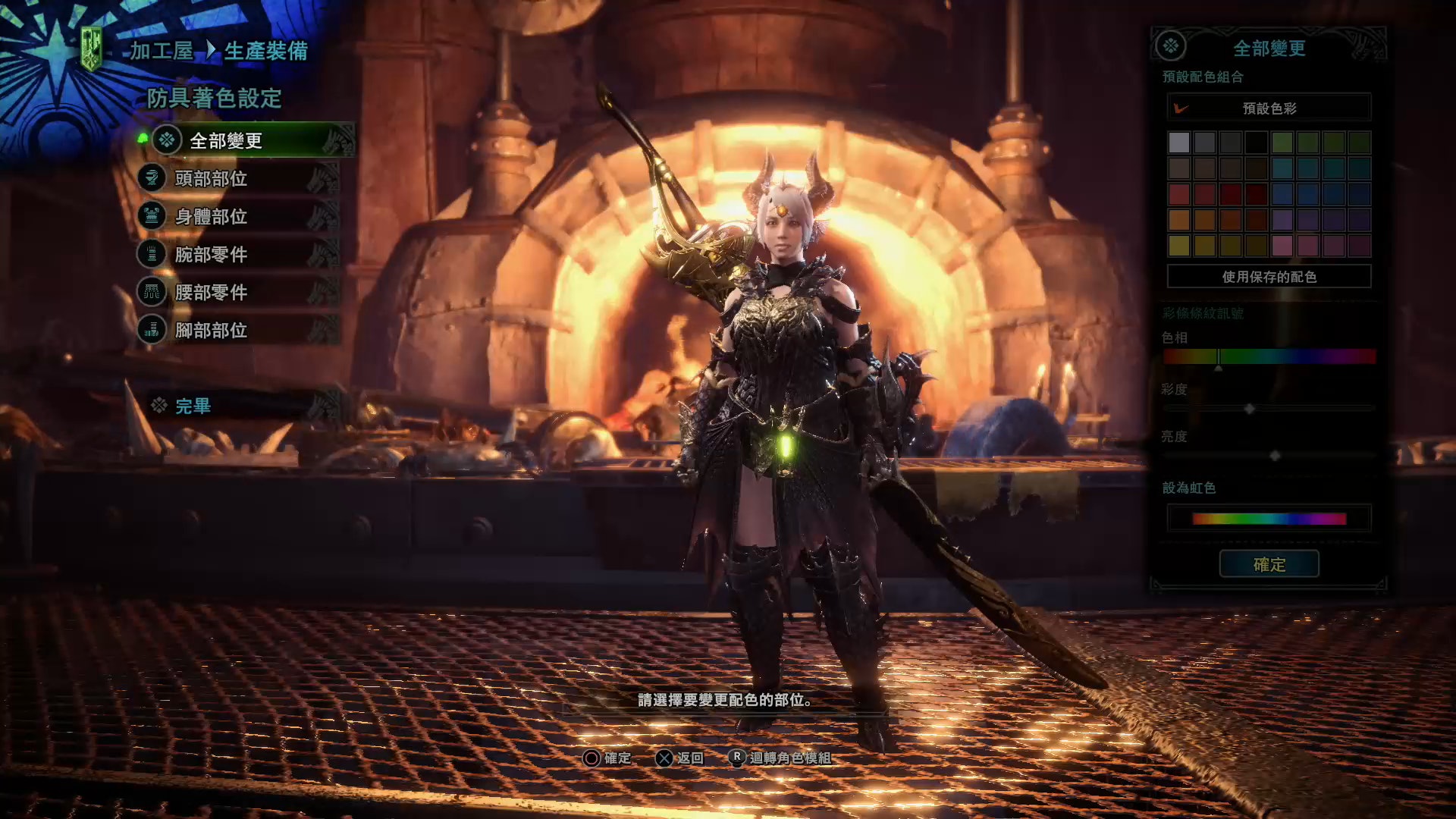Apply the rainbow pigment bar under 設為虹色
The width and height of the screenshot is (1456, 819).
point(1269,519)
